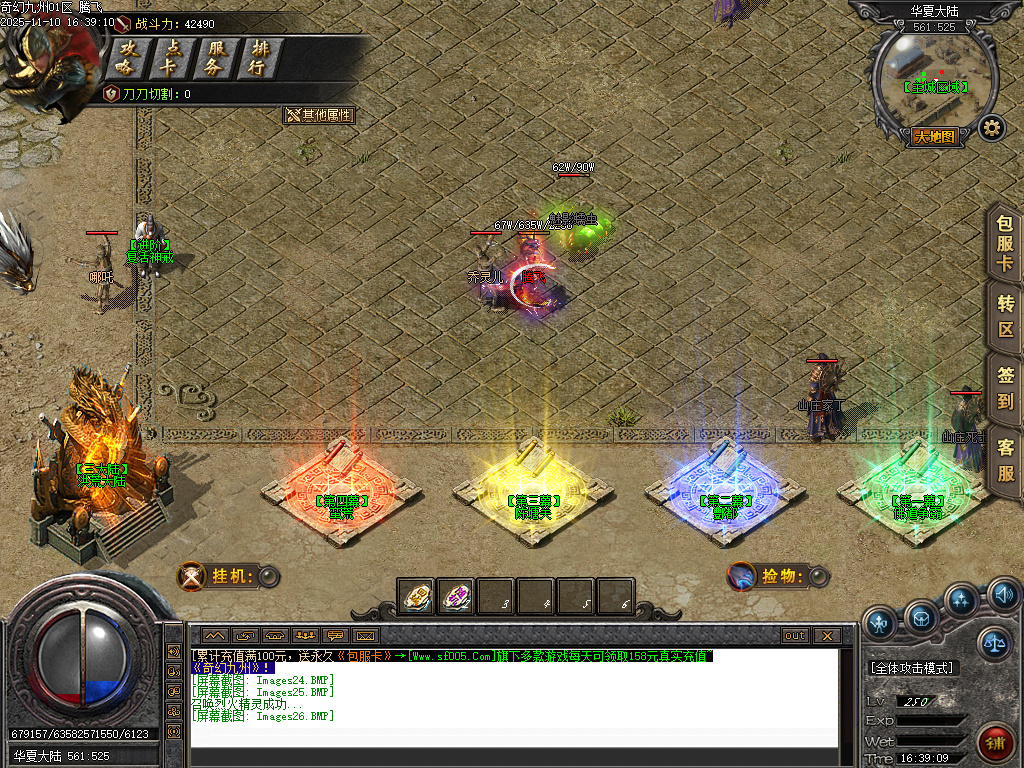Show the 排行 ranking list
Viewport: 1024px width, 768px height.
(259, 58)
